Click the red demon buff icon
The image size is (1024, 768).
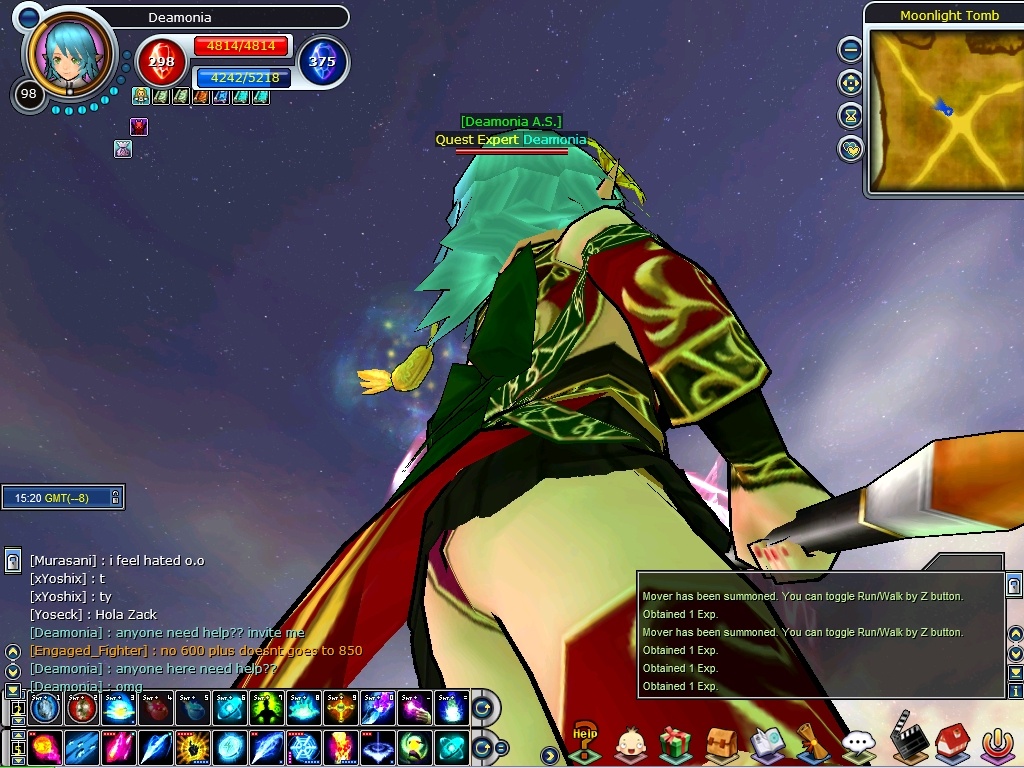(139, 127)
